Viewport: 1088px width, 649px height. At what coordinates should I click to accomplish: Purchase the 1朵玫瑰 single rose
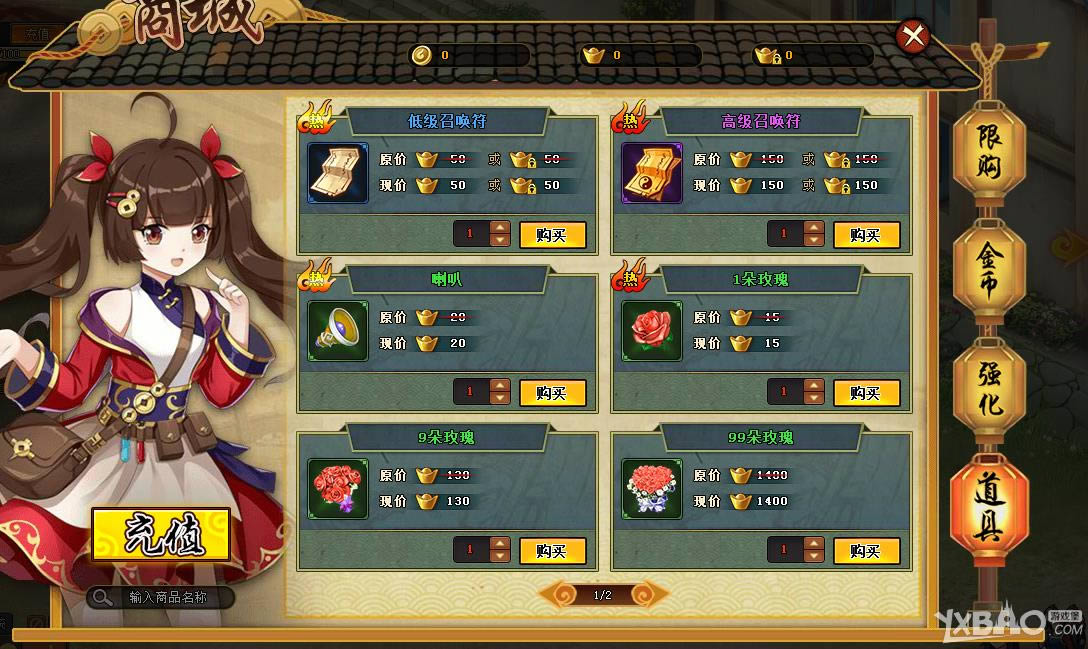(866, 393)
